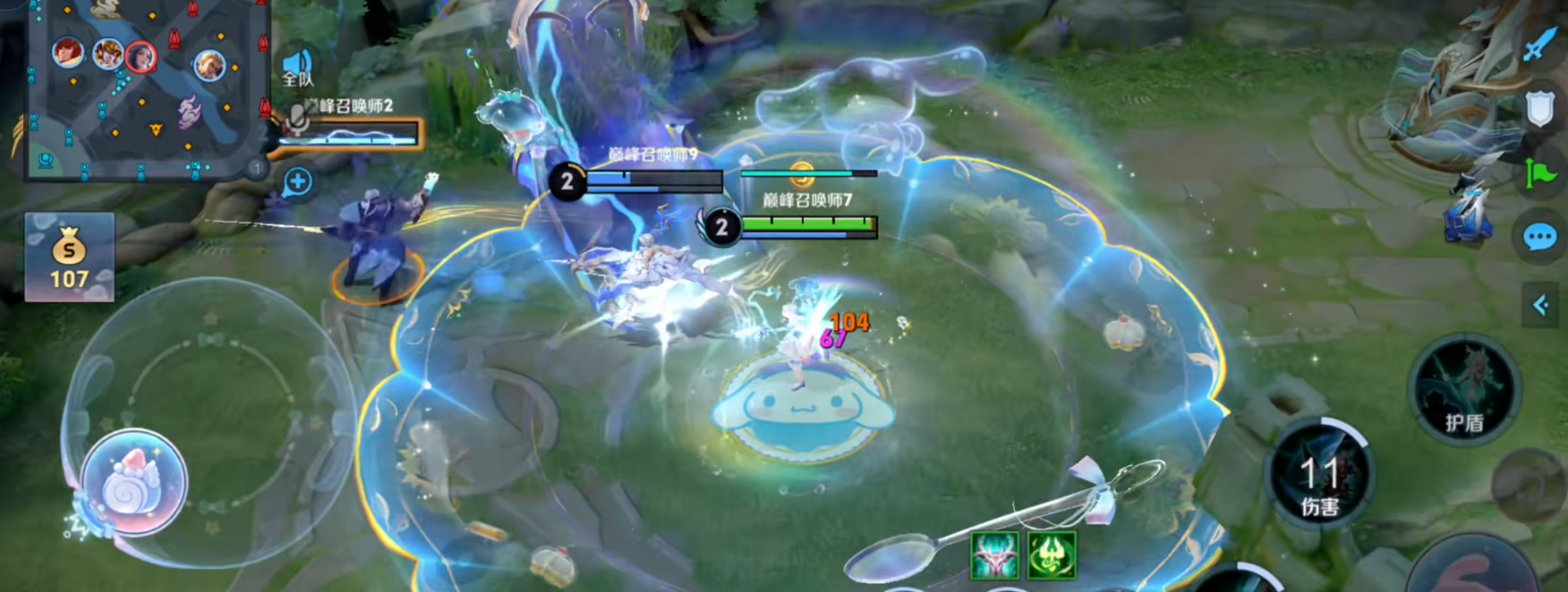Open the shop via the gold bag
The width and height of the screenshot is (1568, 592).
coord(69,257)
